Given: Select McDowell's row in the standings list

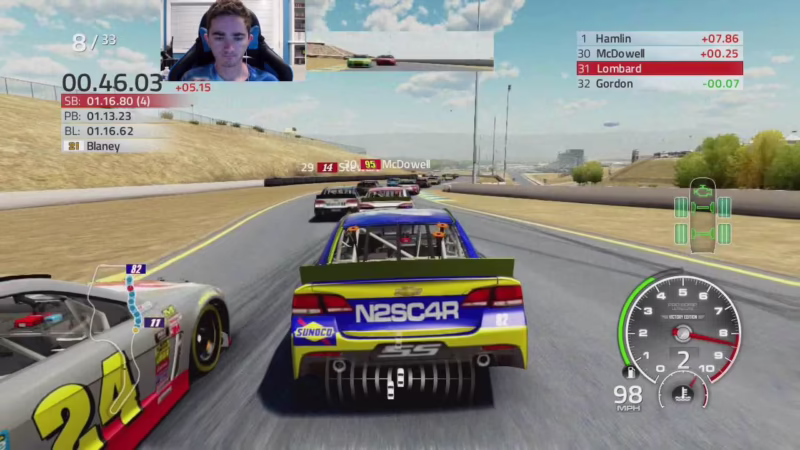Looking at the screenshot, I should (x=659, y=53).
